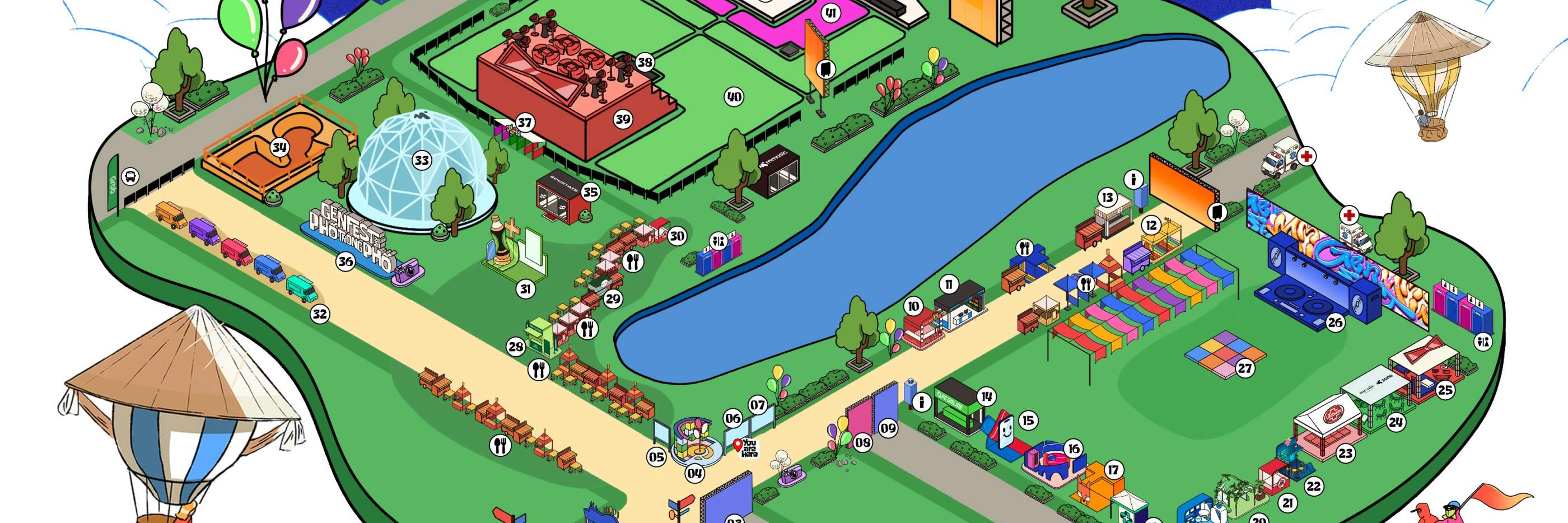1568x523 pixels.
Task: Open map marker number 31
Action: pyautogui.click(x=525, y=289)
